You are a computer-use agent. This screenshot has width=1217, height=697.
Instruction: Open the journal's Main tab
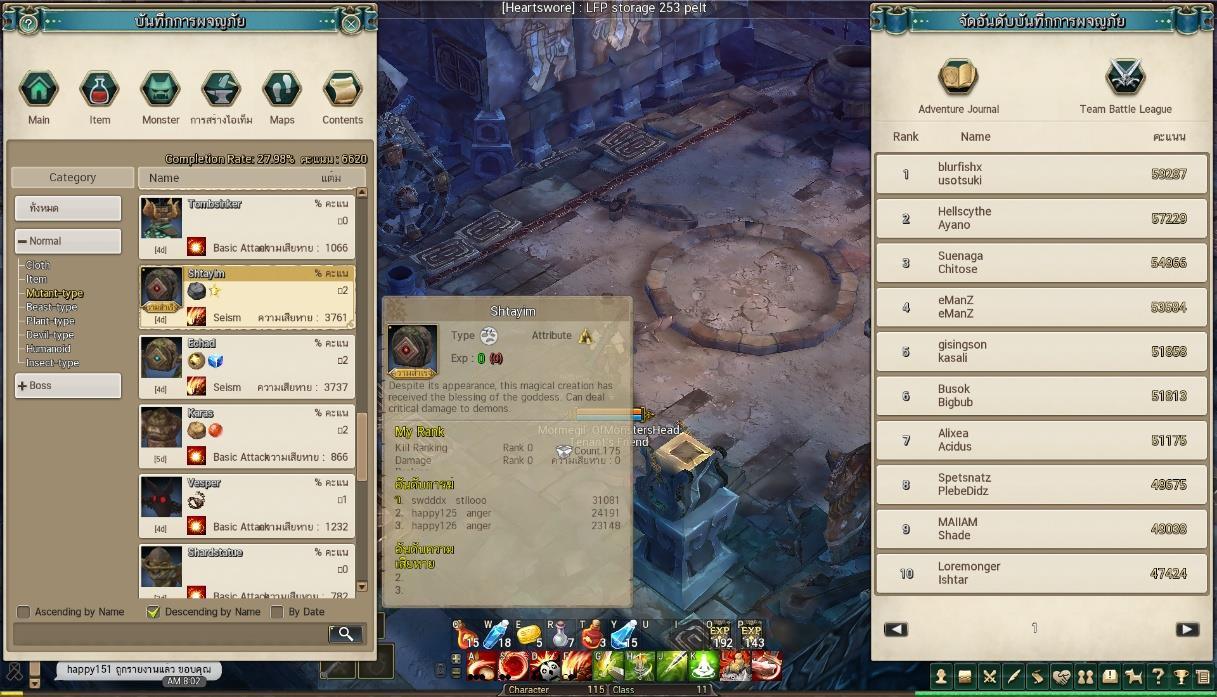coord(39,89)
